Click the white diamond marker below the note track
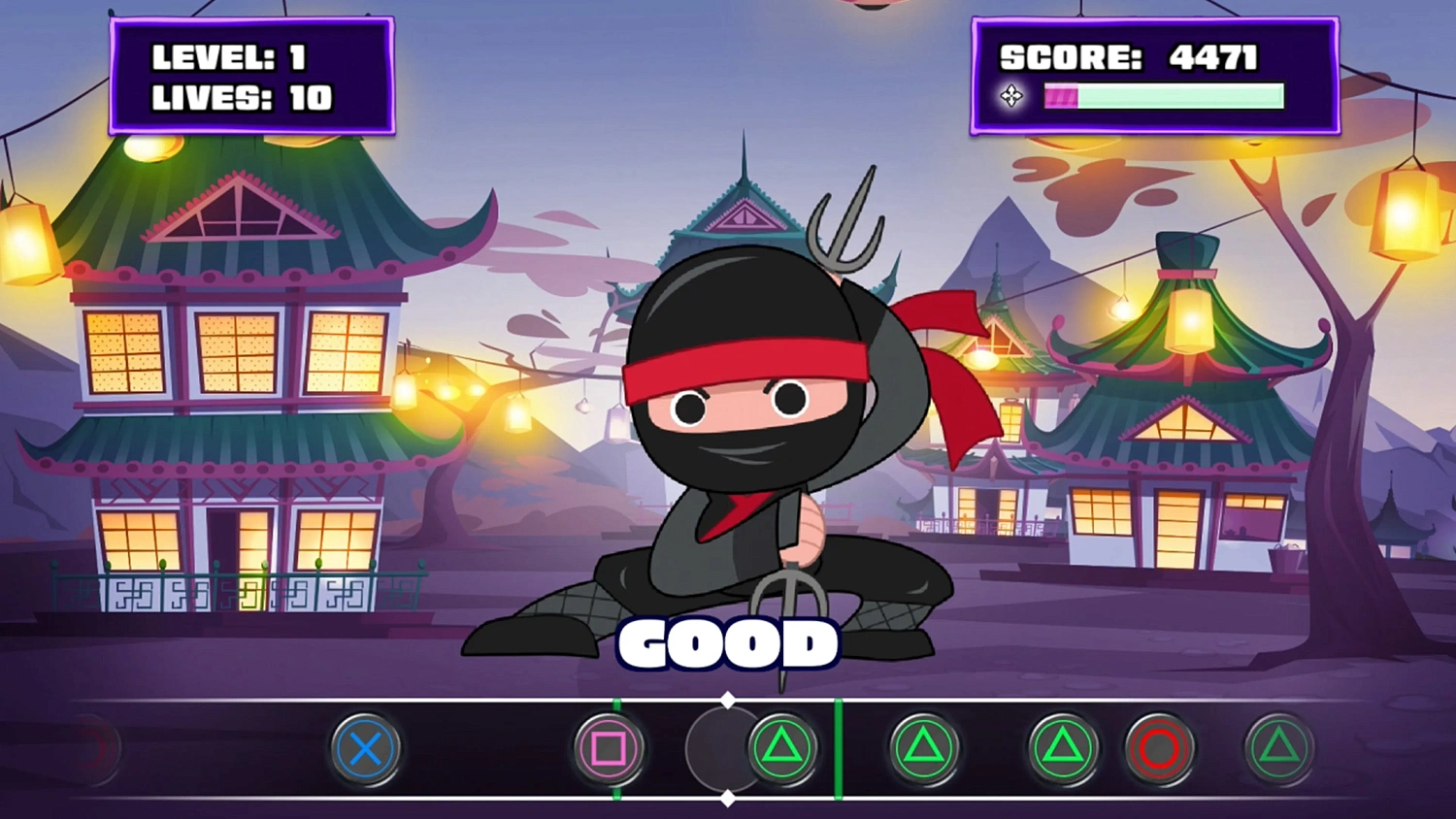The height and width of the screenshot is (819, 1456). [x=729, y=800]
